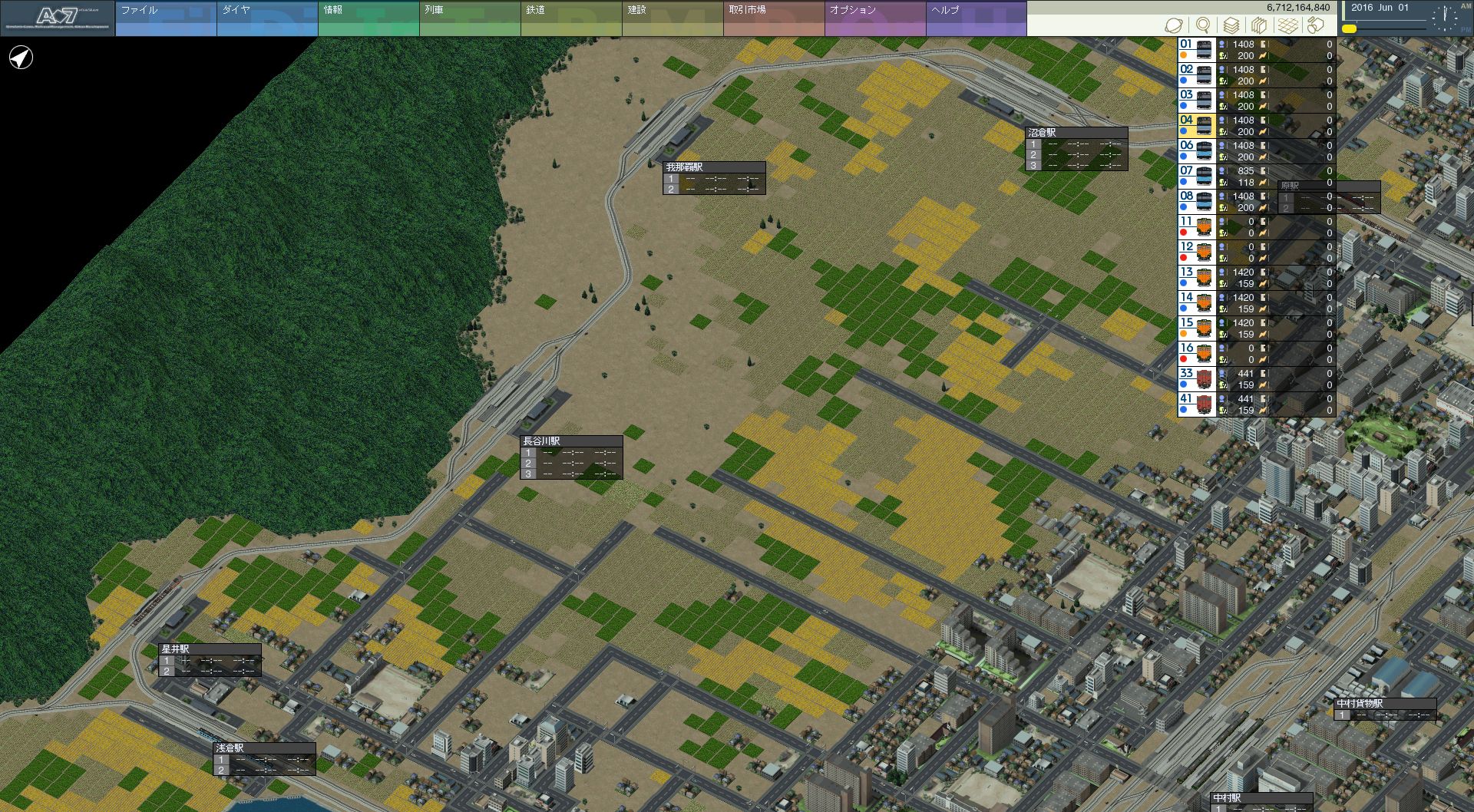Open the 列車 (Train) menu
This screenshot has width=1474, height=812.
tap(469, 18)
